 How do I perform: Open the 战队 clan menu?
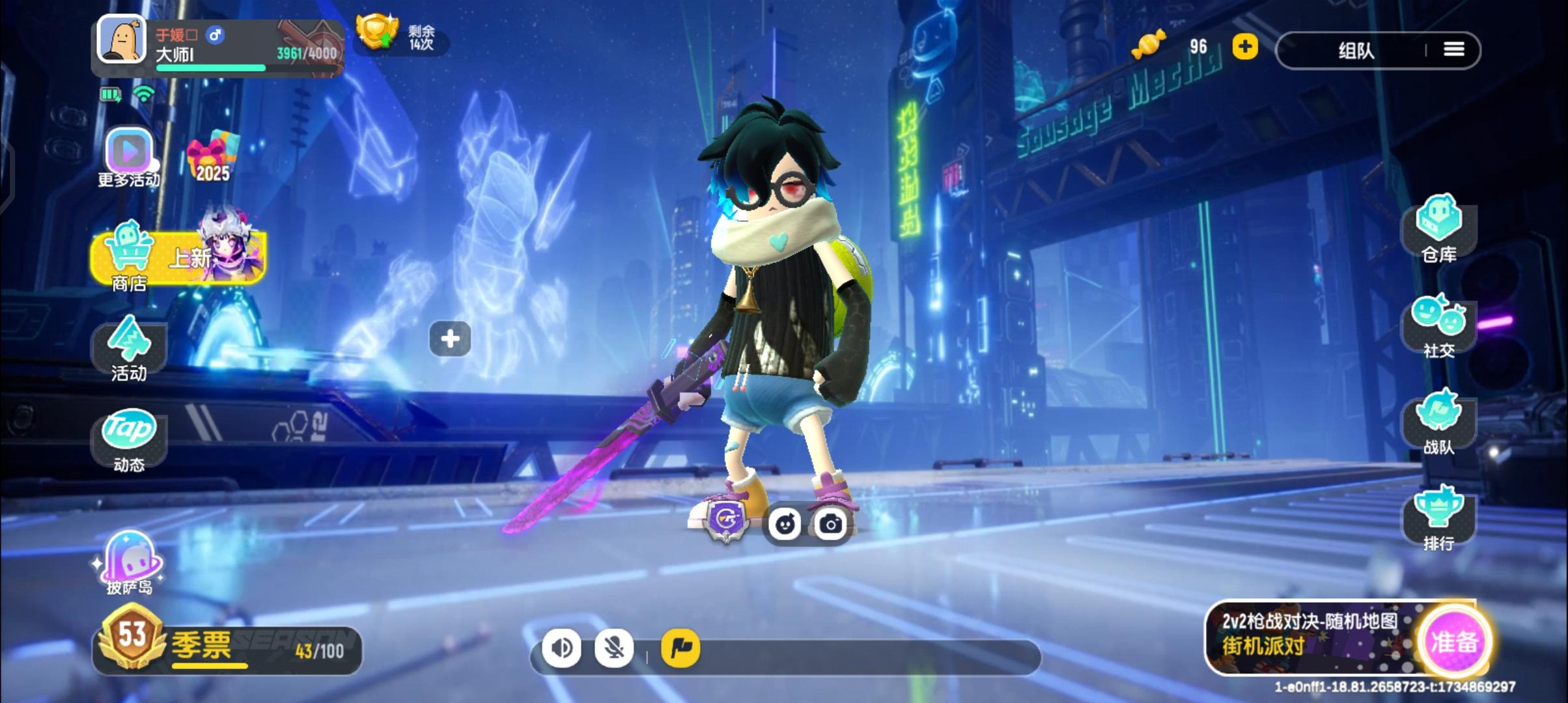pyautogui.click(x=1438, y=422)
